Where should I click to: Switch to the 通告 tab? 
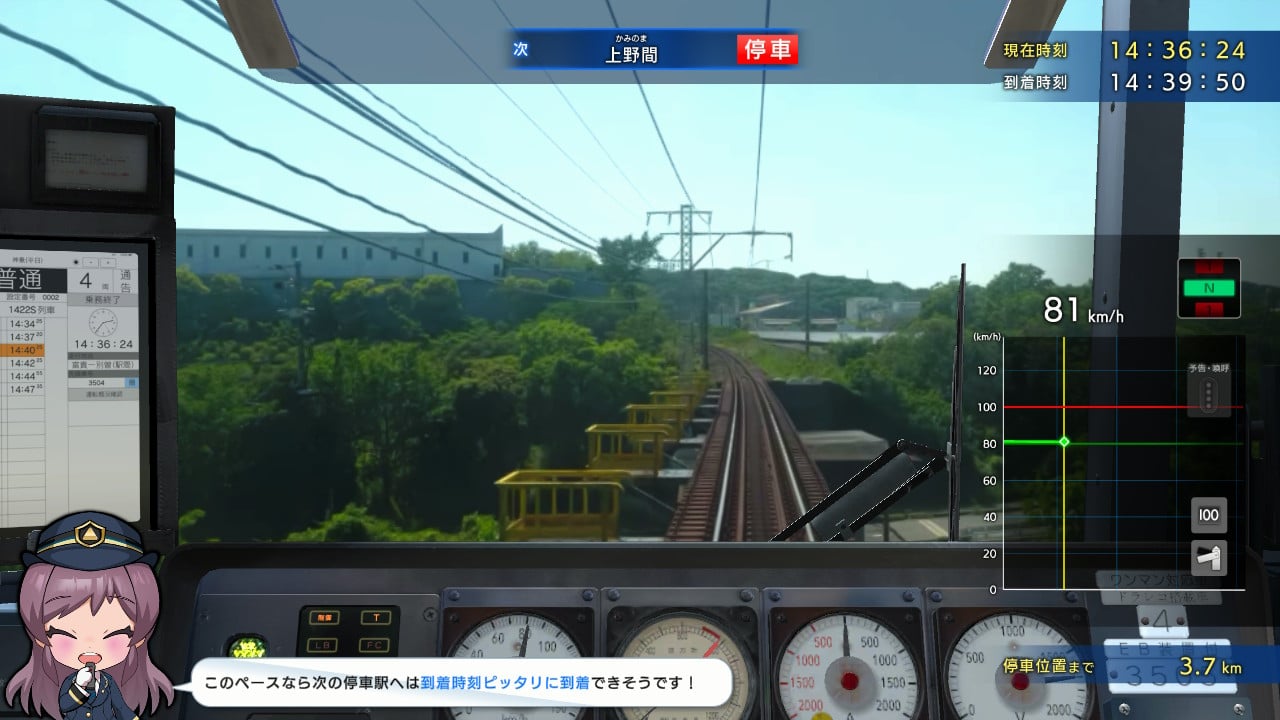(126, 280)
